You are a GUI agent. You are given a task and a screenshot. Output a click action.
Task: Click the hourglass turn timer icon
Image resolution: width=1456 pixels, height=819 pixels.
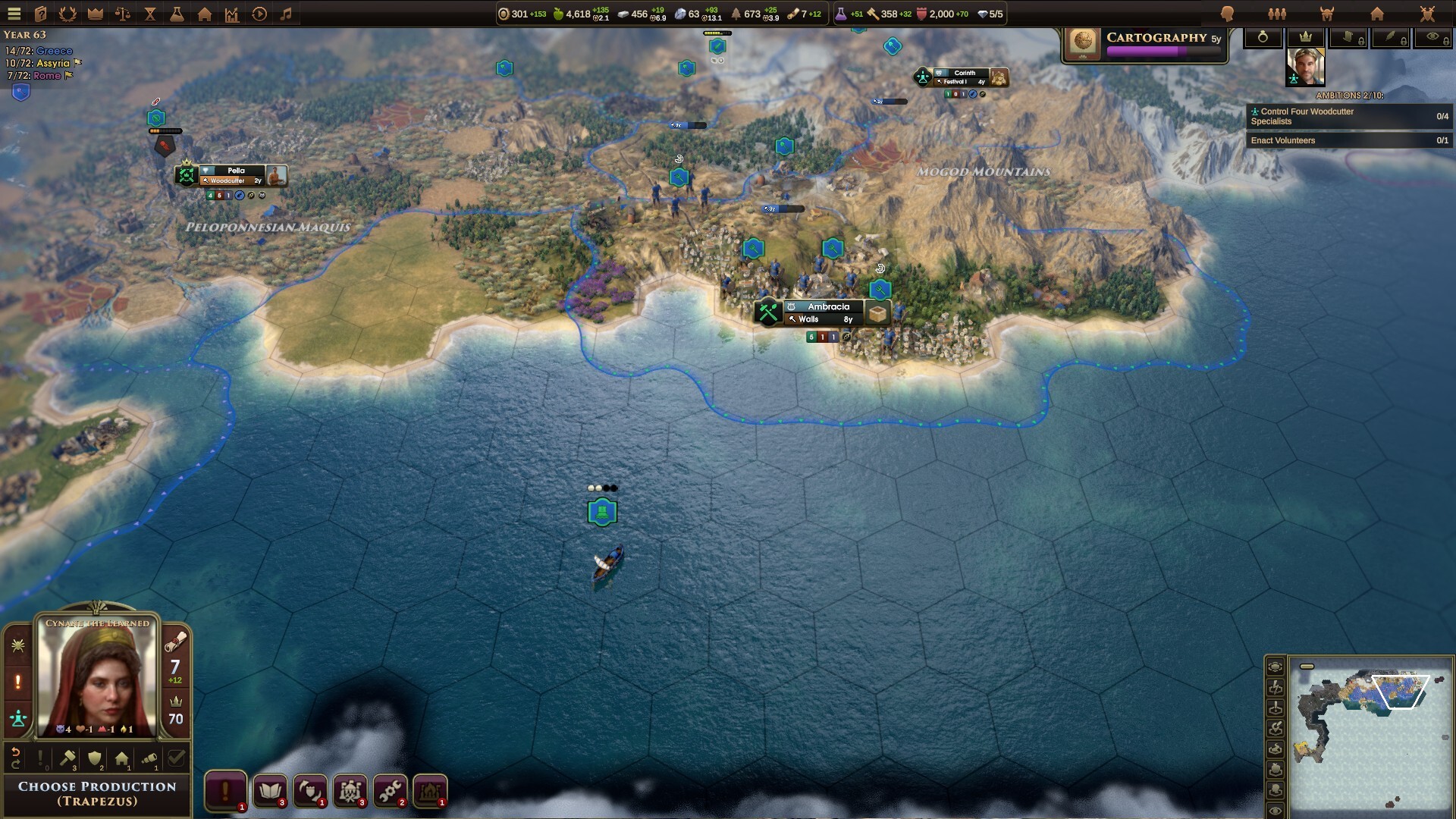click(151, 13)
